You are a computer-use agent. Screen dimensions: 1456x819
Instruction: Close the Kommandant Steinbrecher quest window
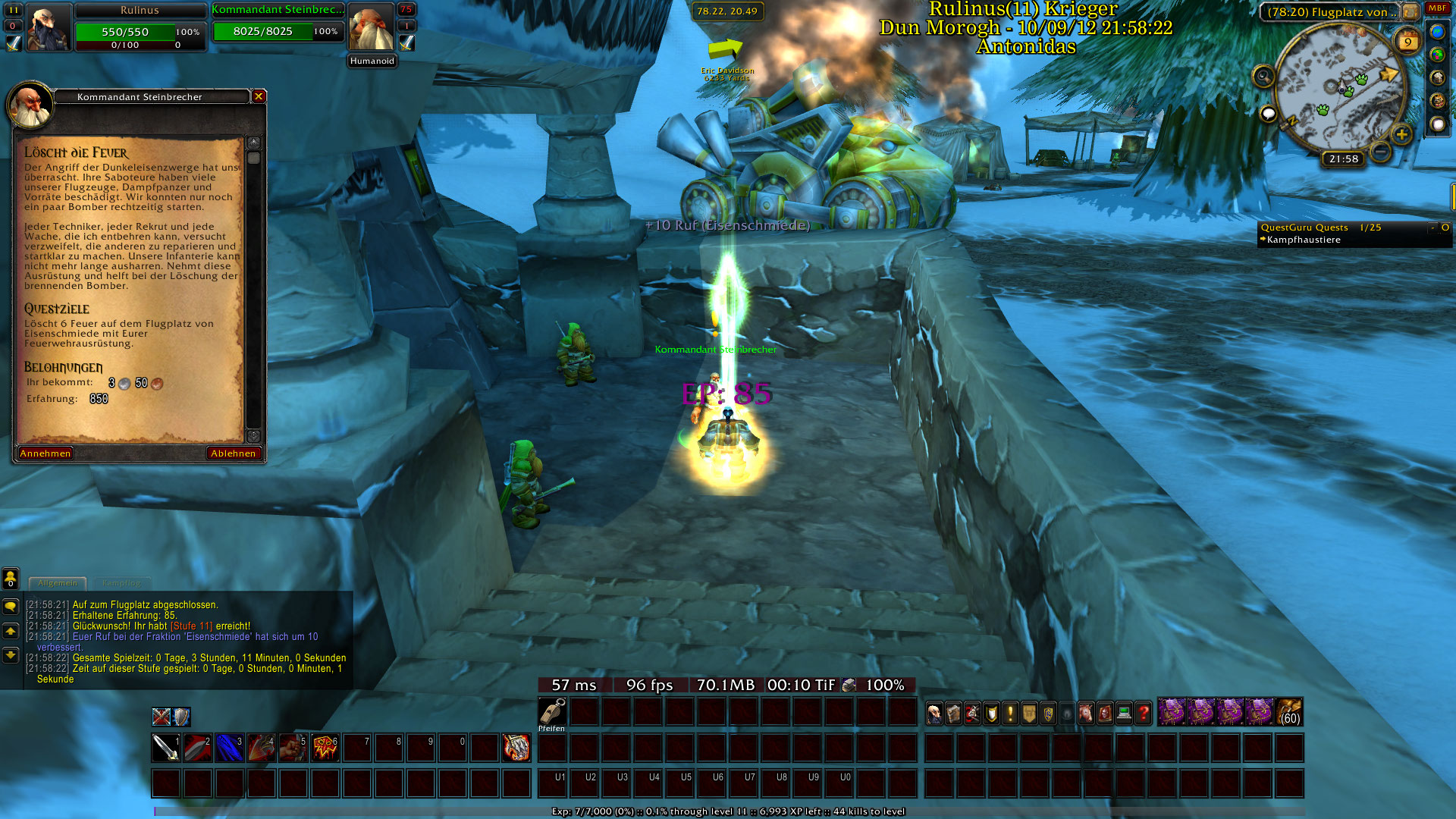pos(259,96)
